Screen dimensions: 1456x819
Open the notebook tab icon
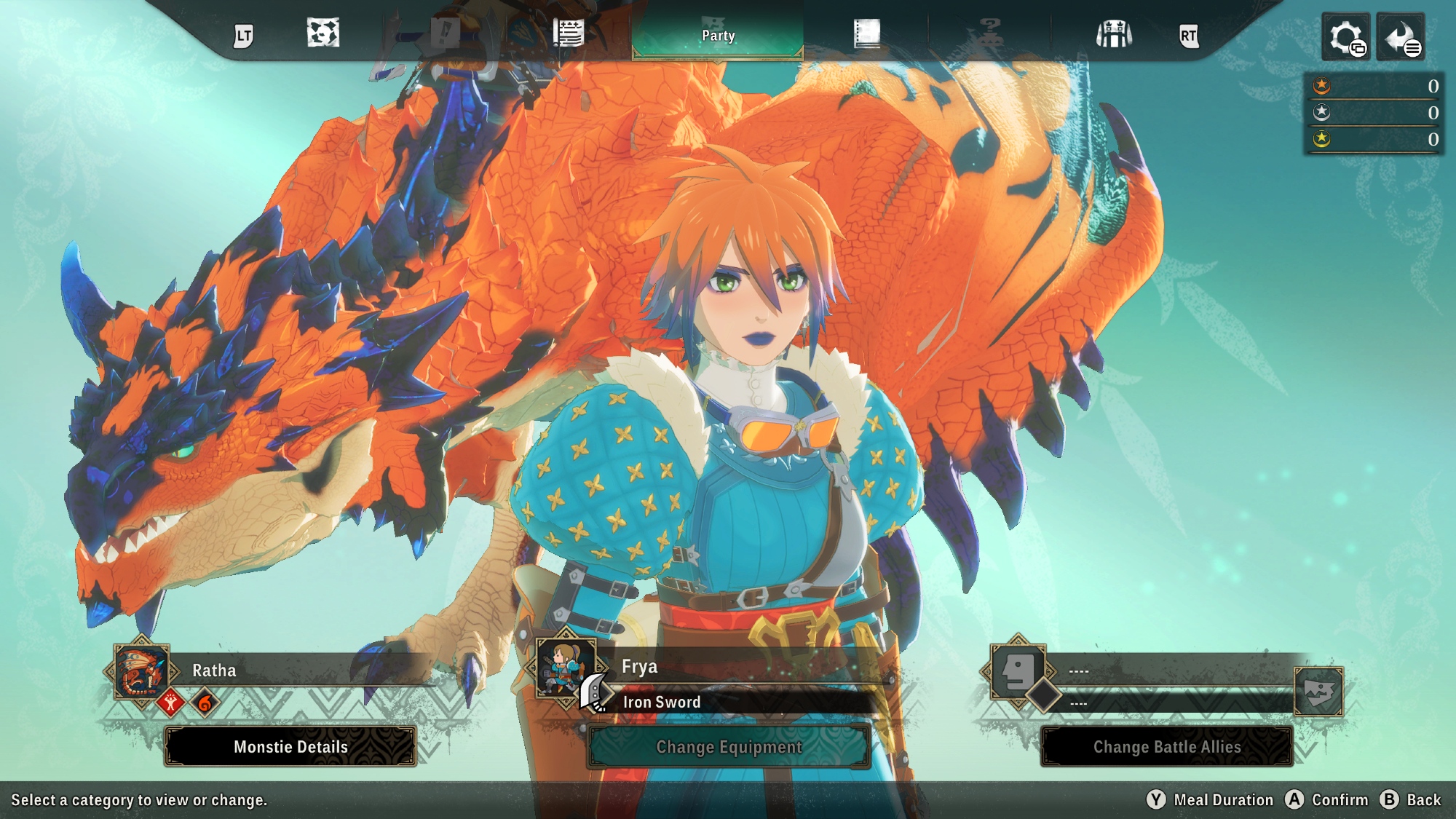[x=866, y=33]
